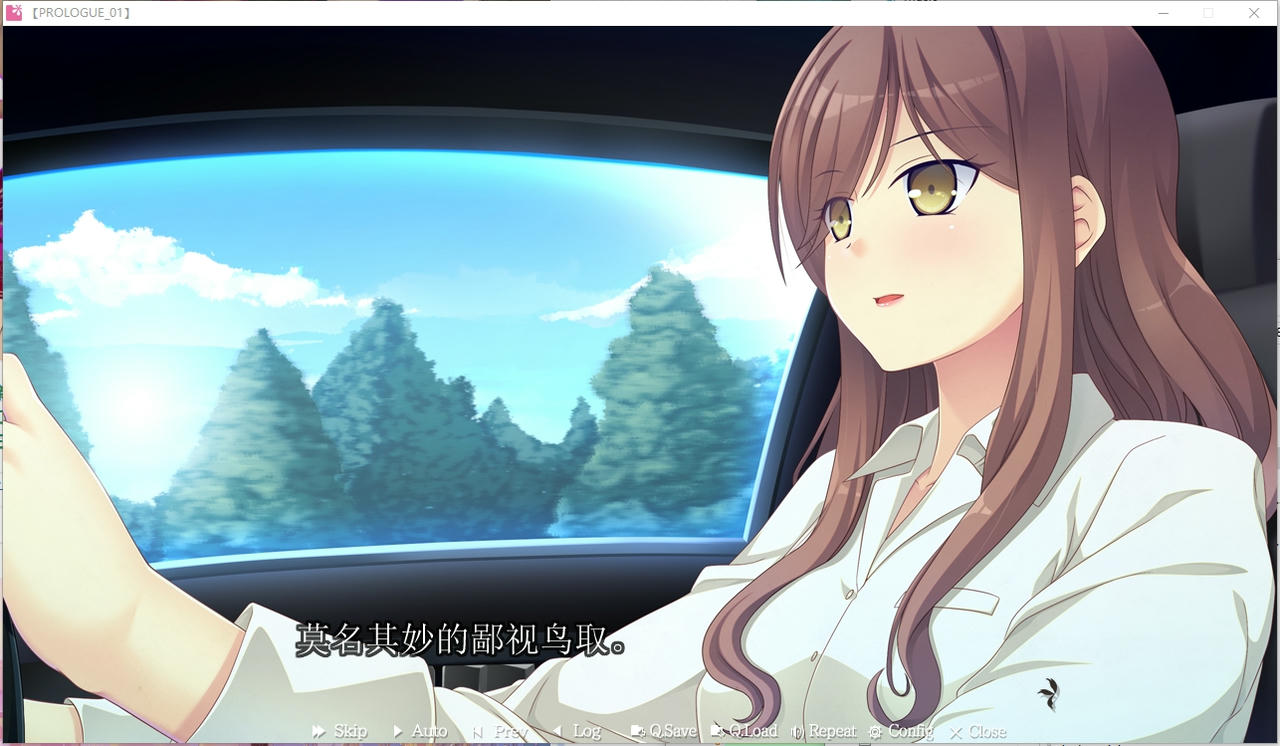Screen dimensions: 1280x746
Task: Close the game window
Action: [1253, 13]
